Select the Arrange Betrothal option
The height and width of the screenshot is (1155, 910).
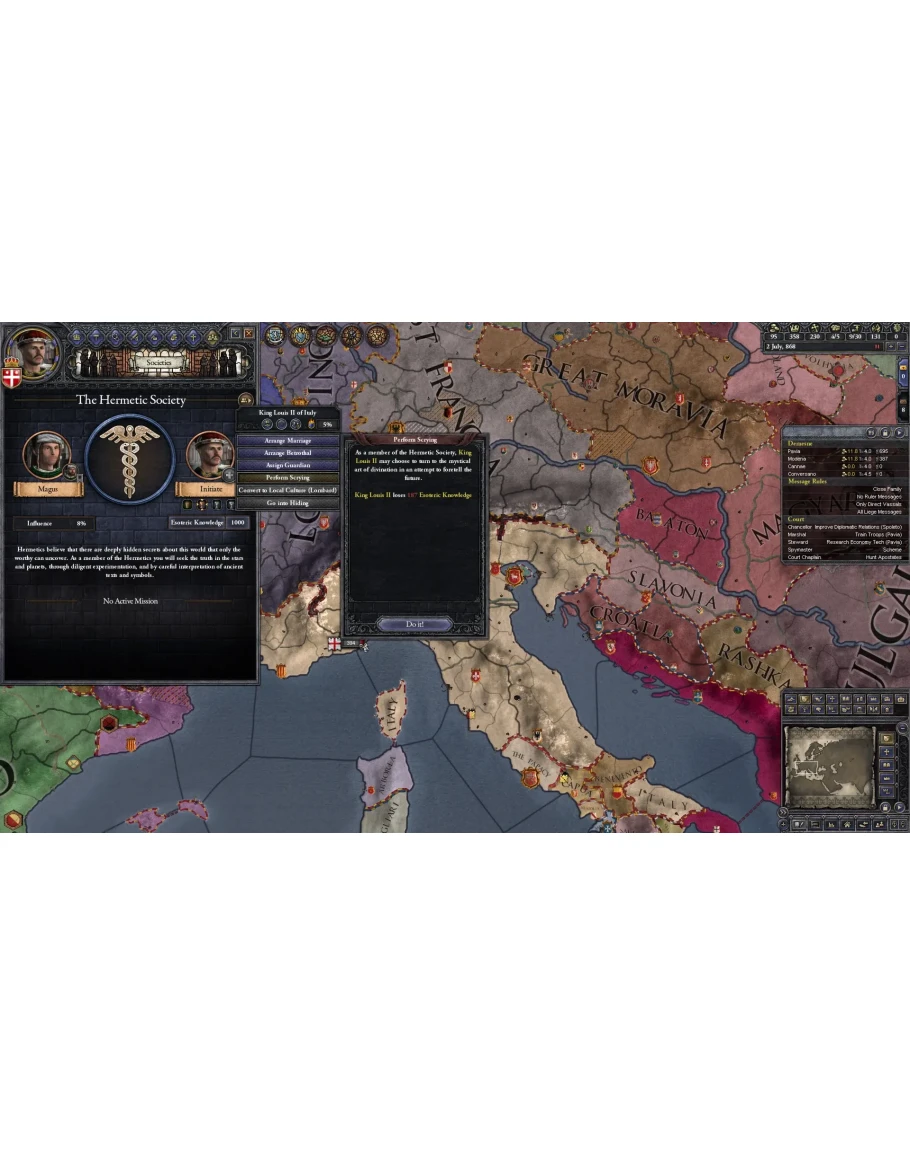287,453
